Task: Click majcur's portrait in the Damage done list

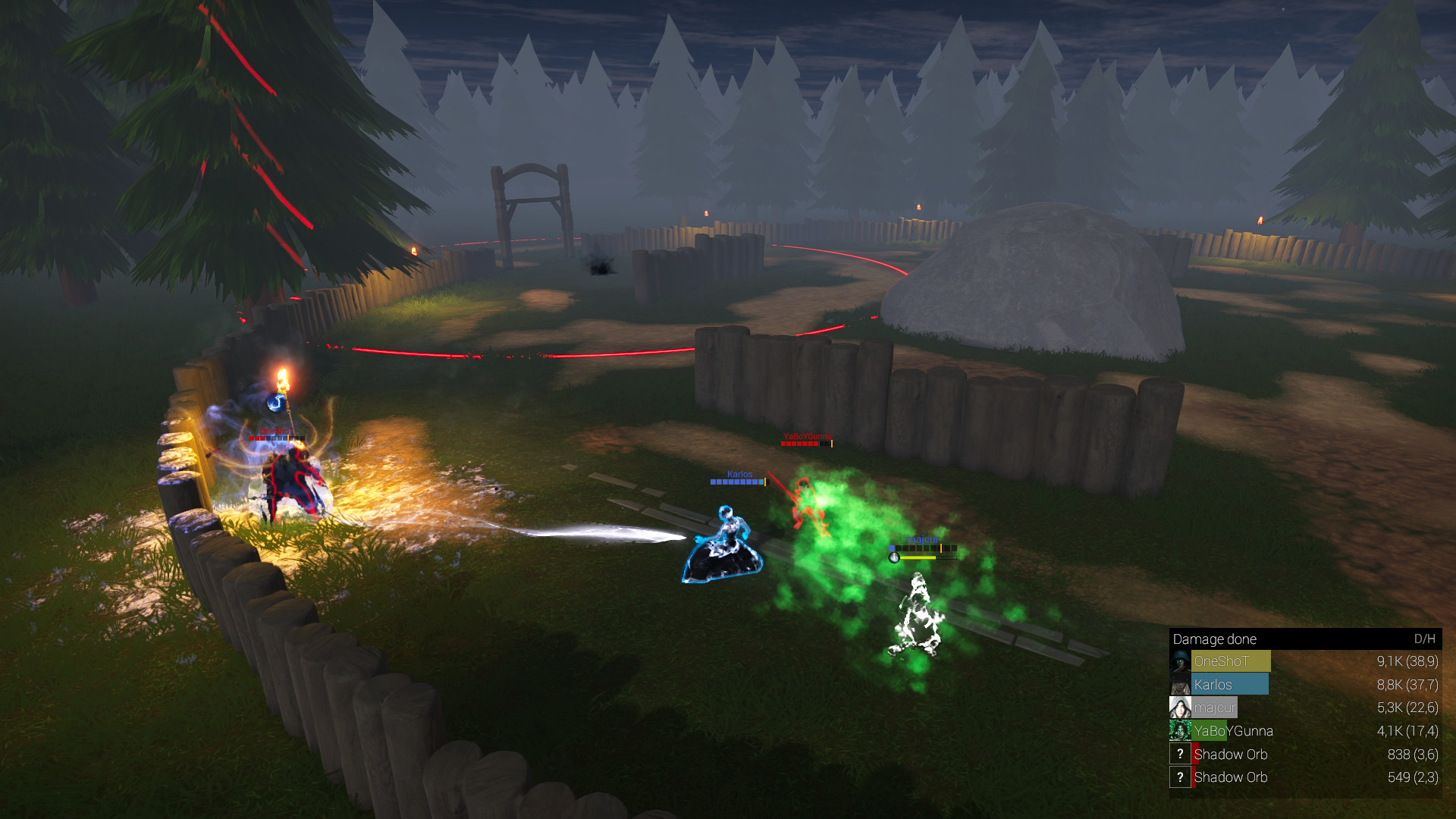Action: click(1180, 707)
